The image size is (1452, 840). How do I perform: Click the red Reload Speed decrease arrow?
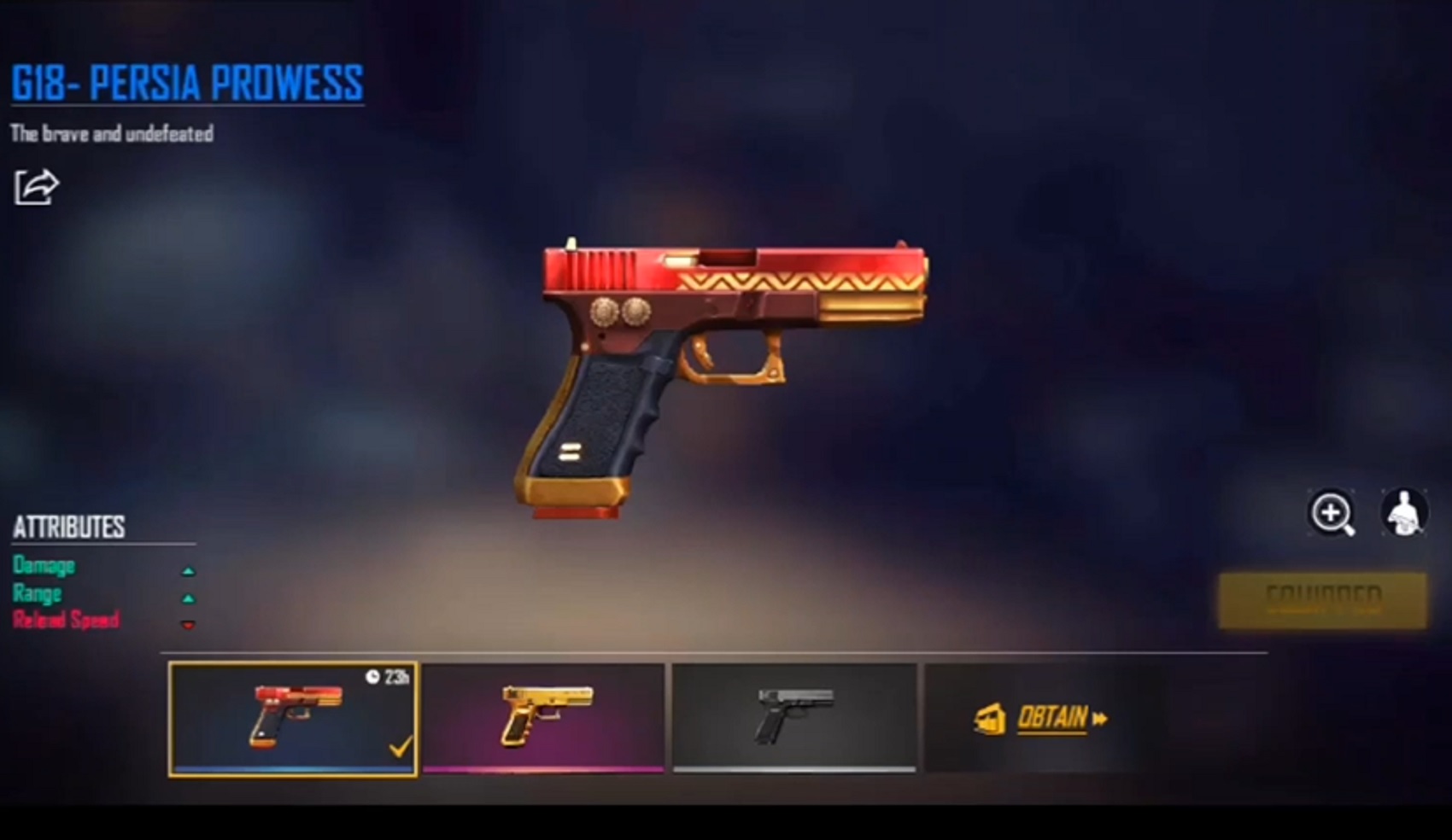[x=189, y=624]
